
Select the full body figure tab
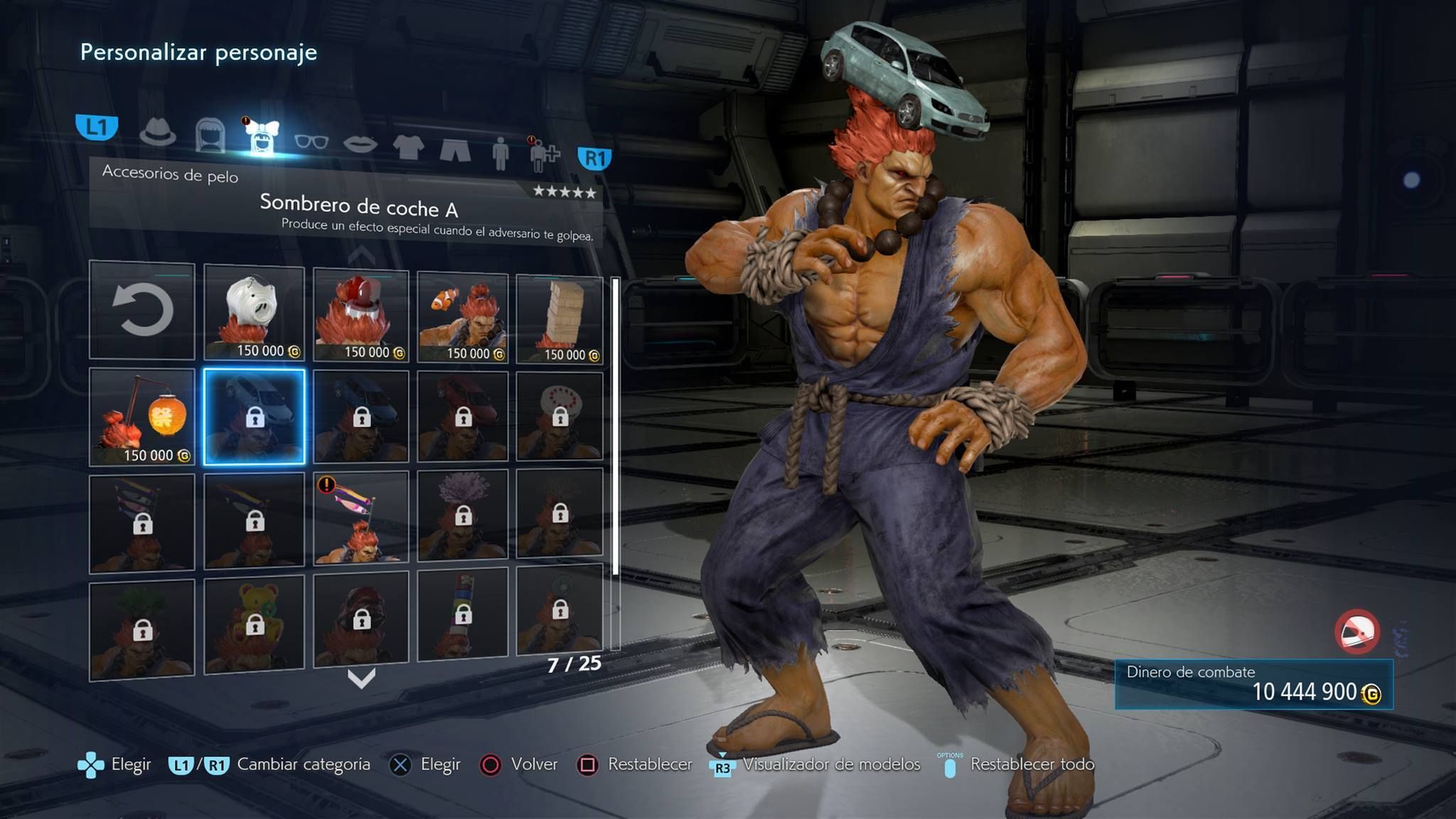[500, 154]
